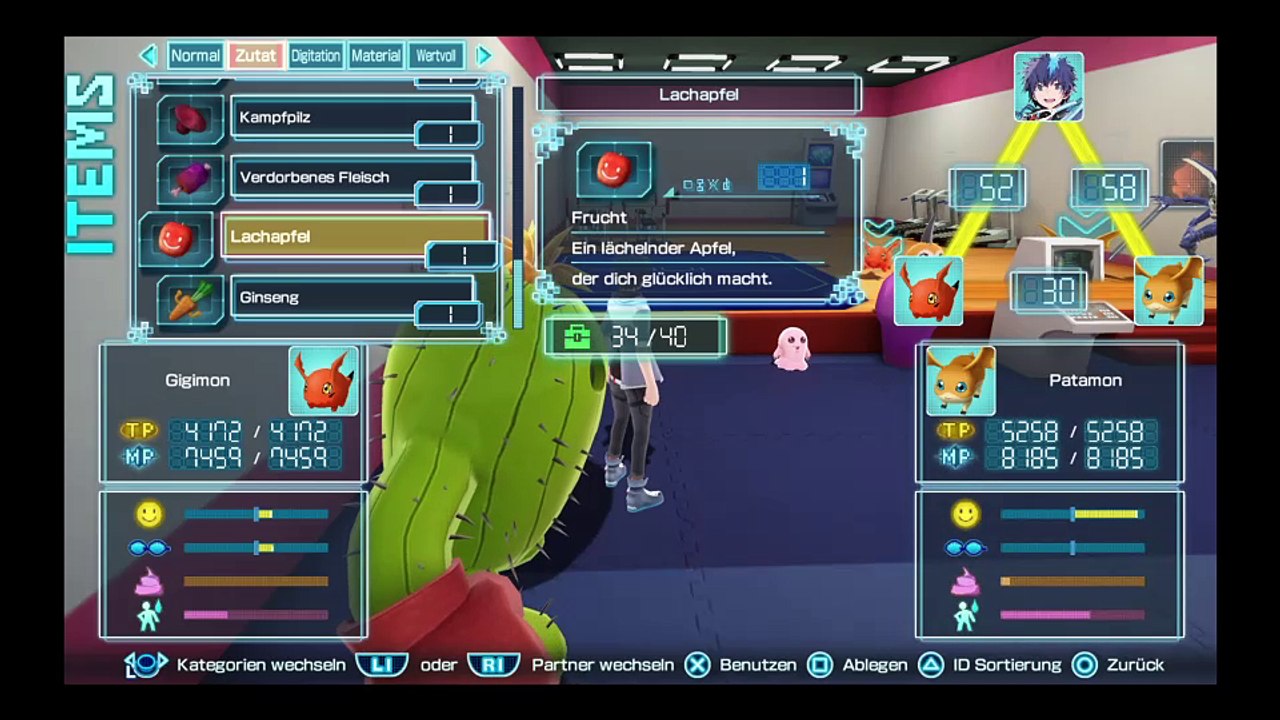
Task: Switch to the Normal item tab
Action: coord(195,56)
